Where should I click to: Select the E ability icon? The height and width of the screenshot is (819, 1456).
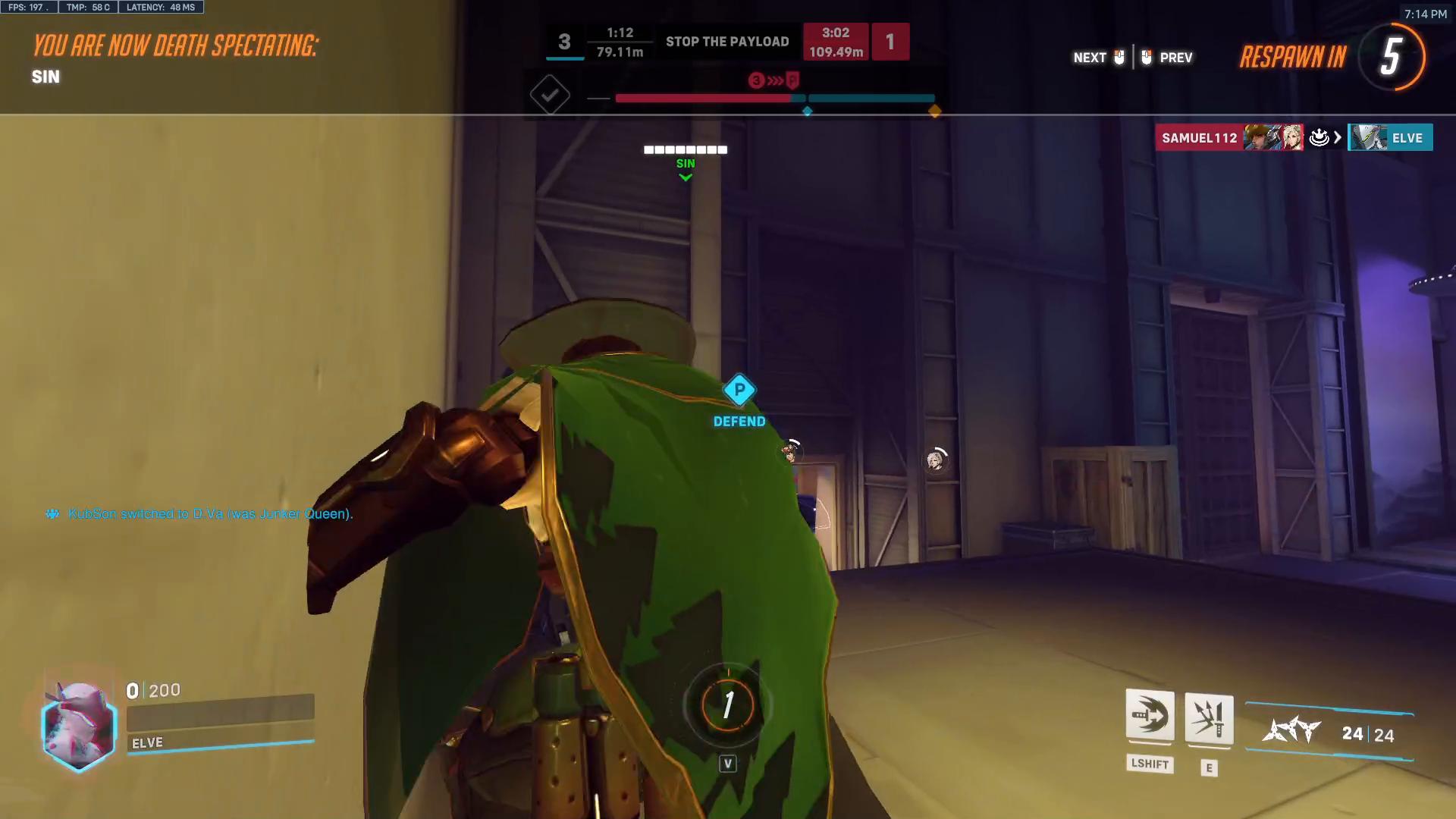click(1209, 719)
